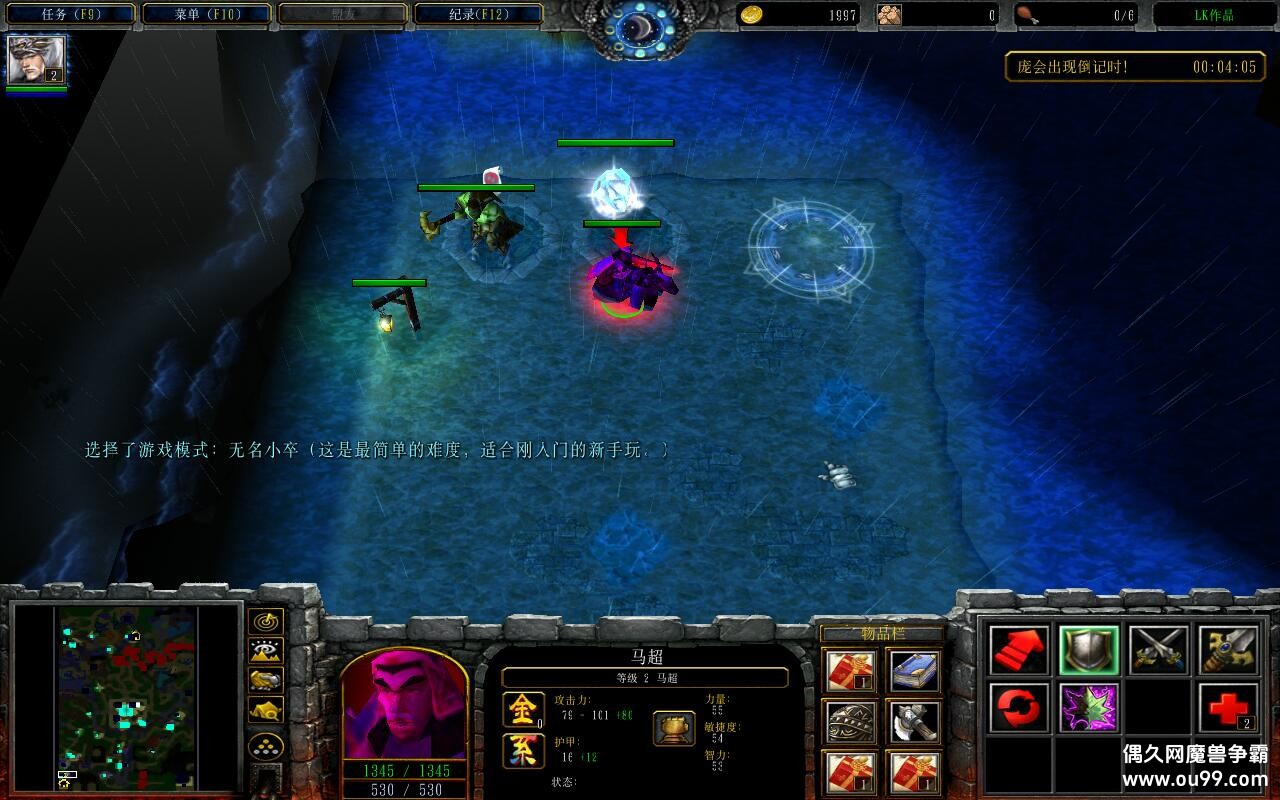Open the 任务 (F9) quest panel
This screenshot has height=800, width=1280.
pyautogui.click(x=68, y=14)
